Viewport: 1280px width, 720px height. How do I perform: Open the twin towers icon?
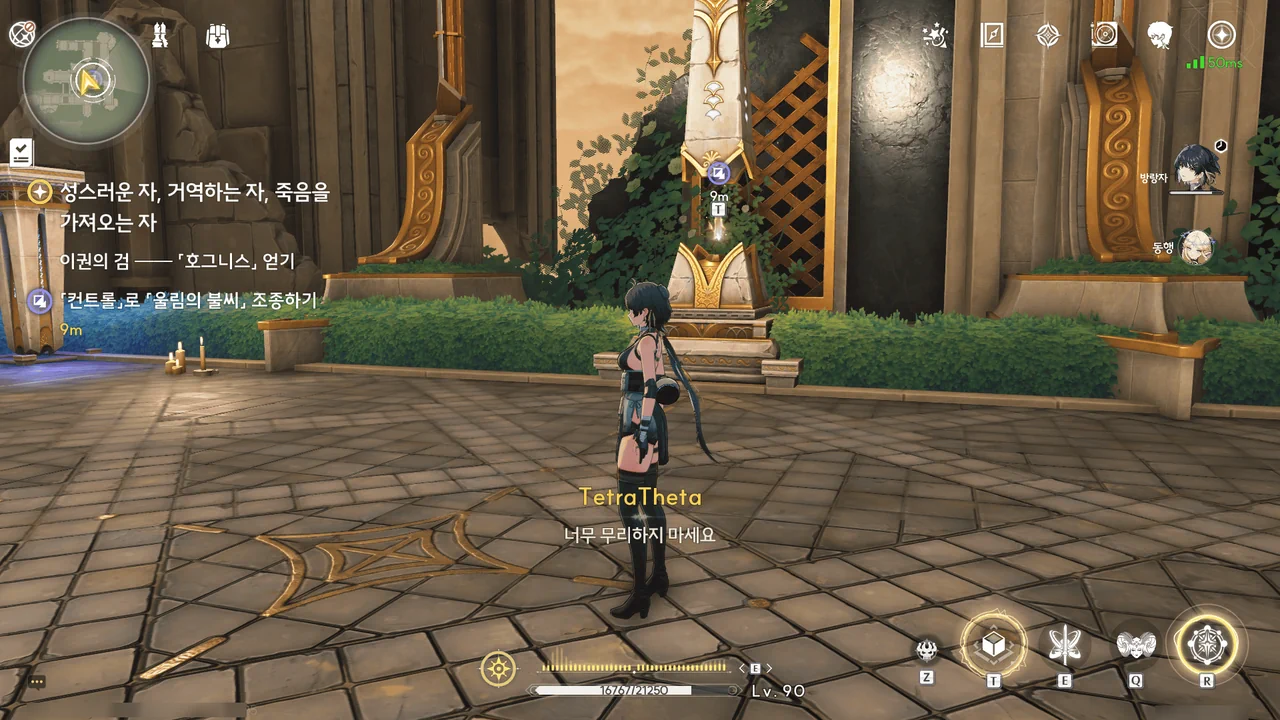(160, 37)
